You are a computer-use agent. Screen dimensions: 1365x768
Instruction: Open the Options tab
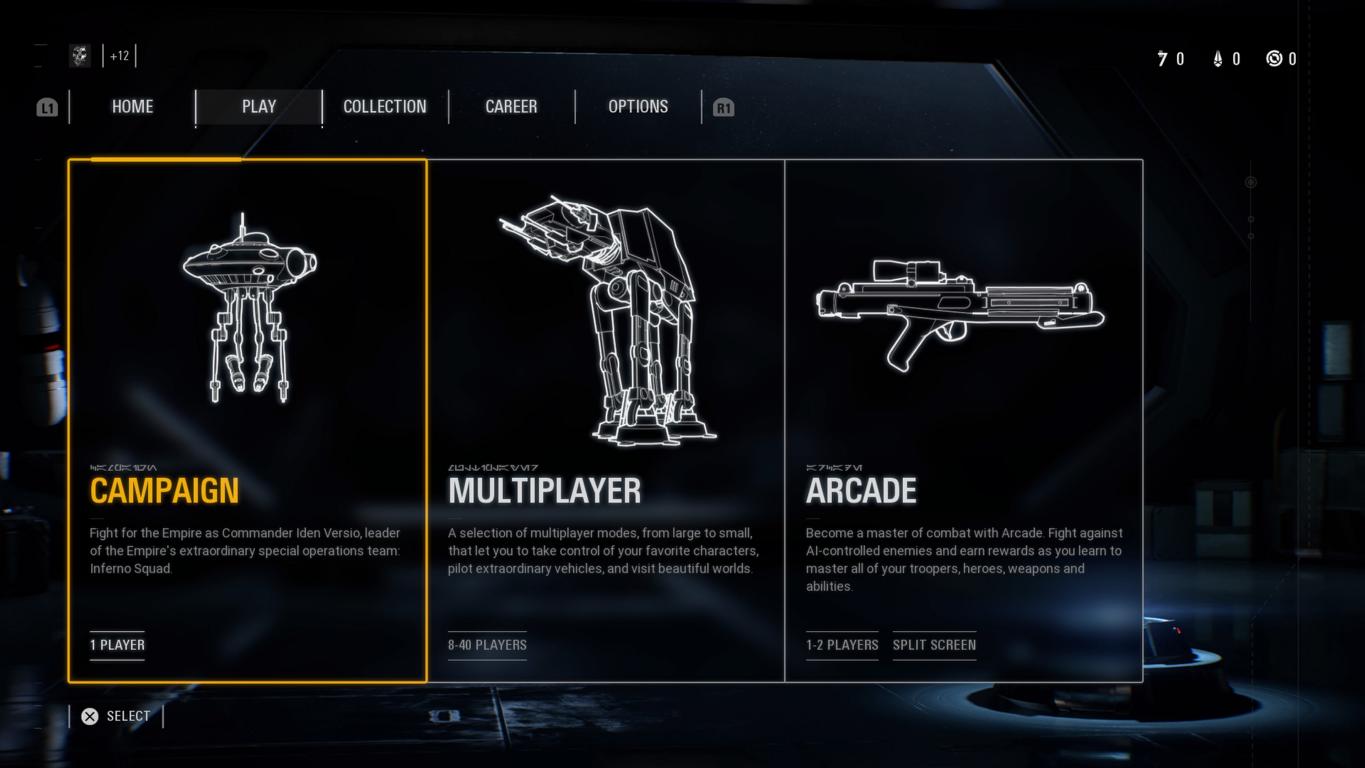[x=638, y=107]
